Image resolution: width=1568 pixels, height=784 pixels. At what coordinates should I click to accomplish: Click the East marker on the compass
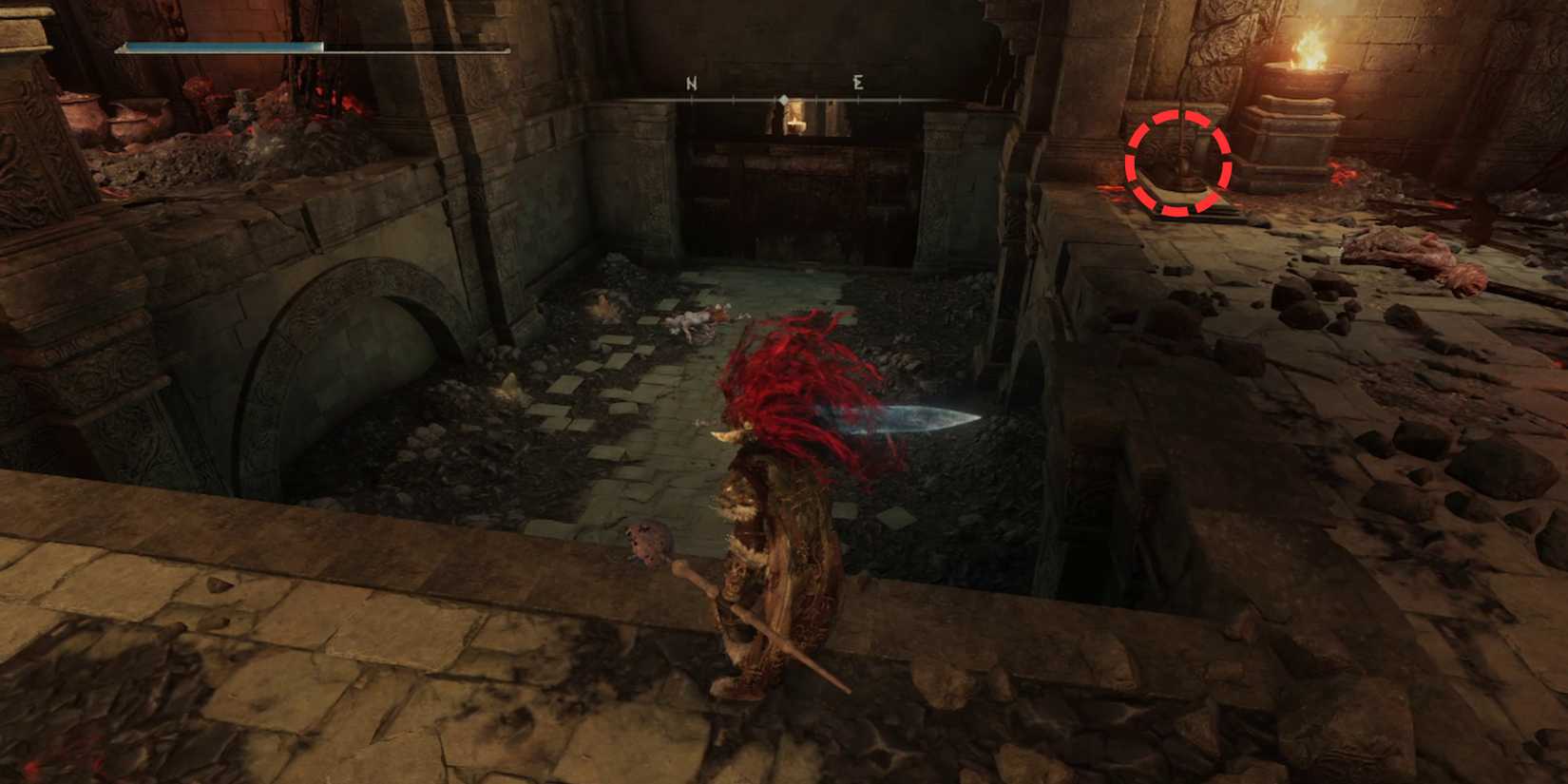click(856, 84)
